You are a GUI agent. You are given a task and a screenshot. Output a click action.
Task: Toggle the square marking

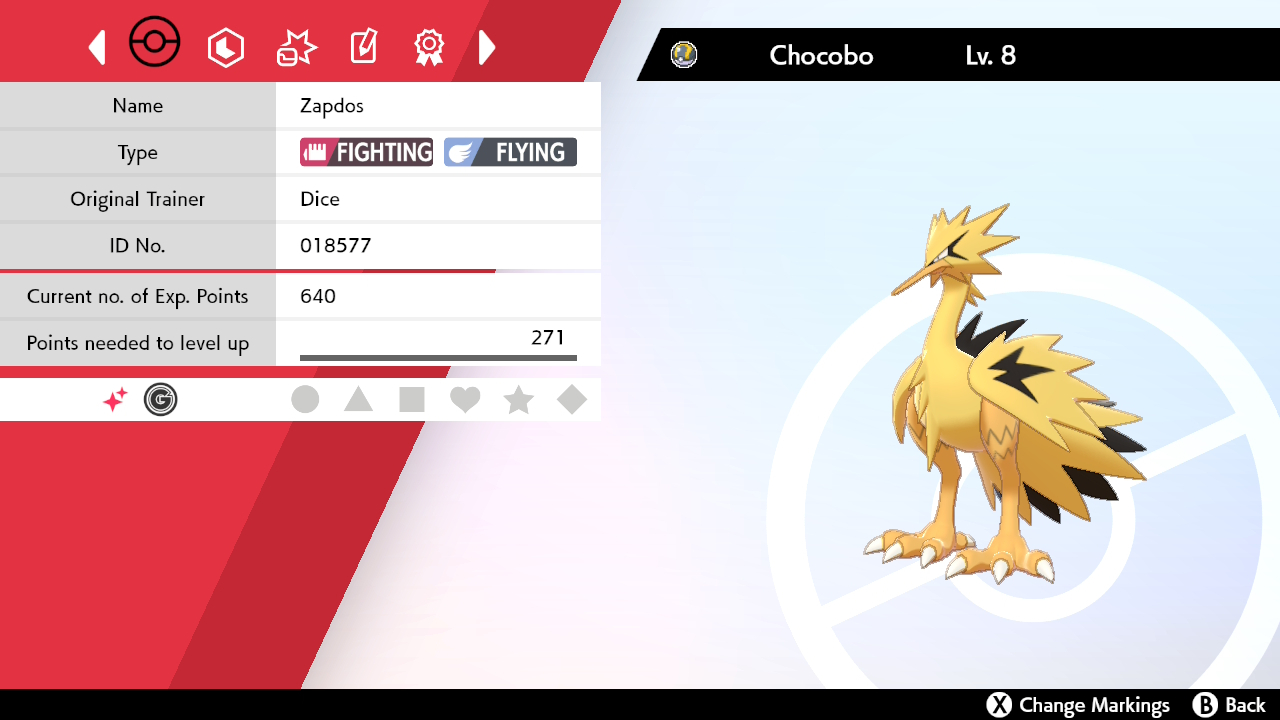tap(411, 400)
